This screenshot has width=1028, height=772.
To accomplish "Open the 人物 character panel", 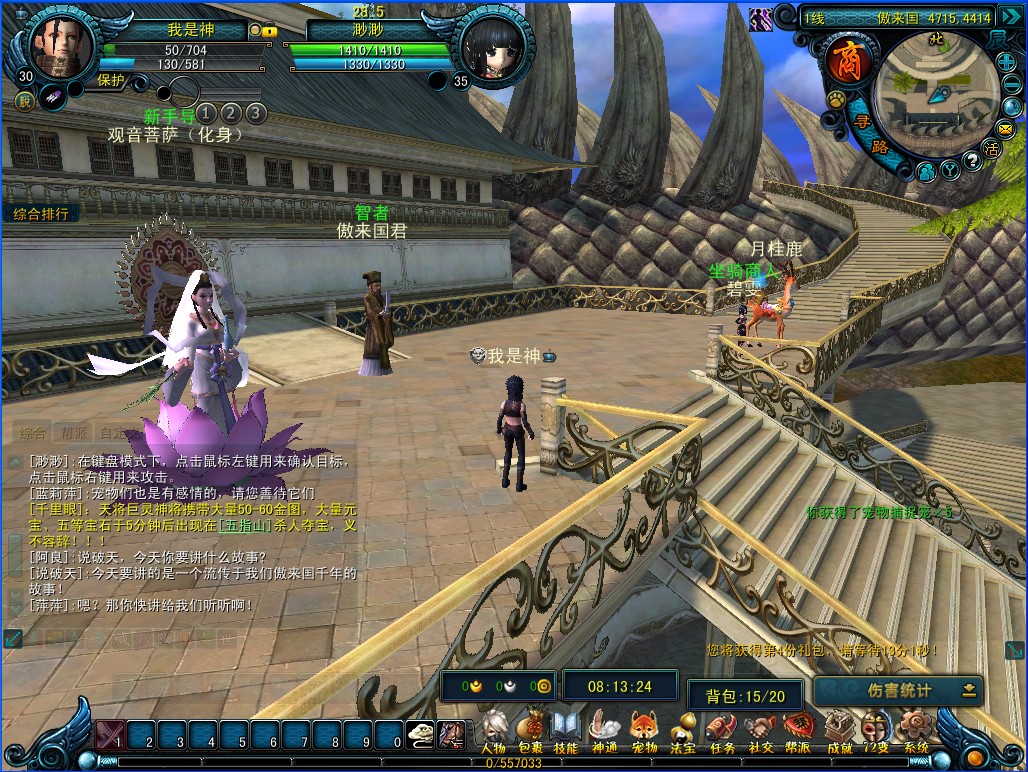I will click(493, 731).
